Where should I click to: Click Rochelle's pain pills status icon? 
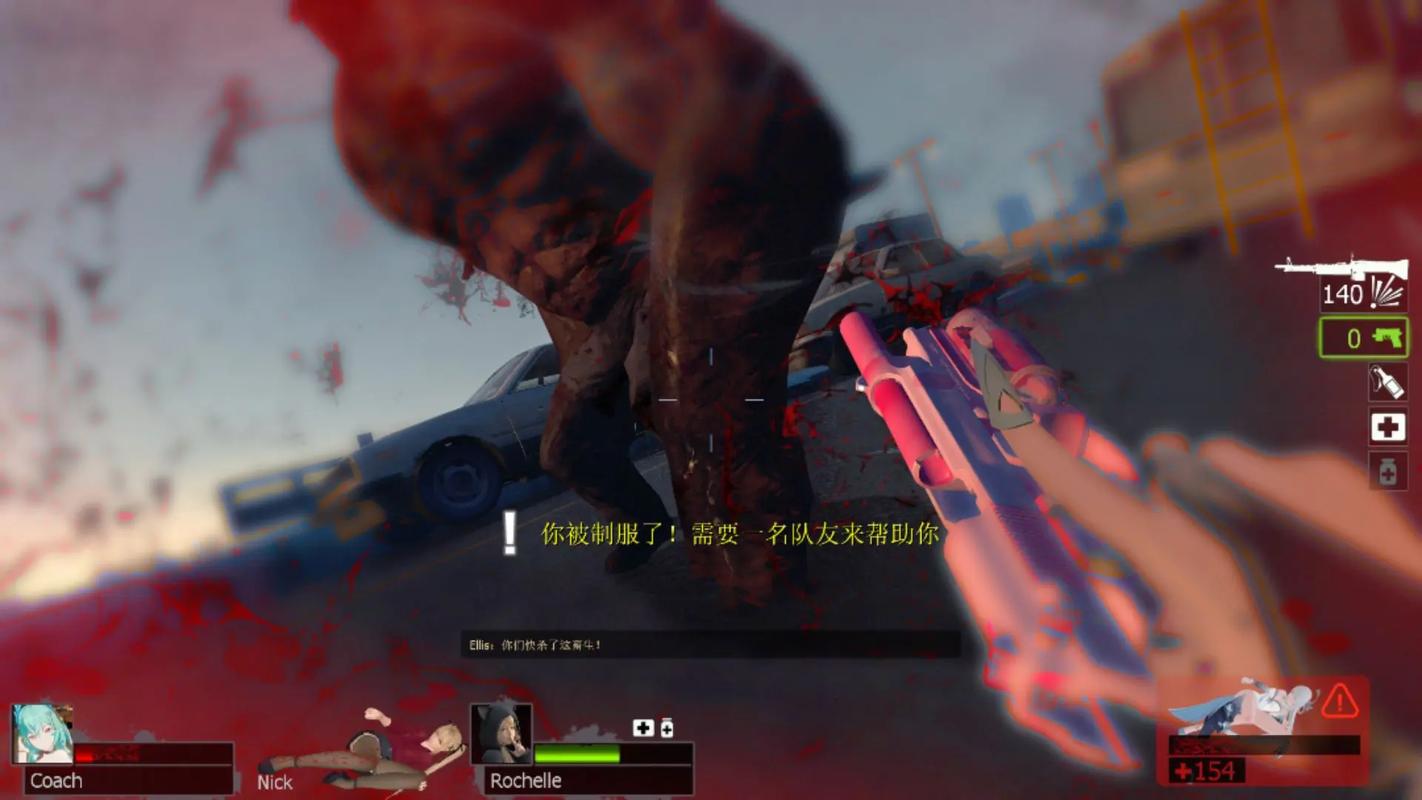(x=666, y=727)
